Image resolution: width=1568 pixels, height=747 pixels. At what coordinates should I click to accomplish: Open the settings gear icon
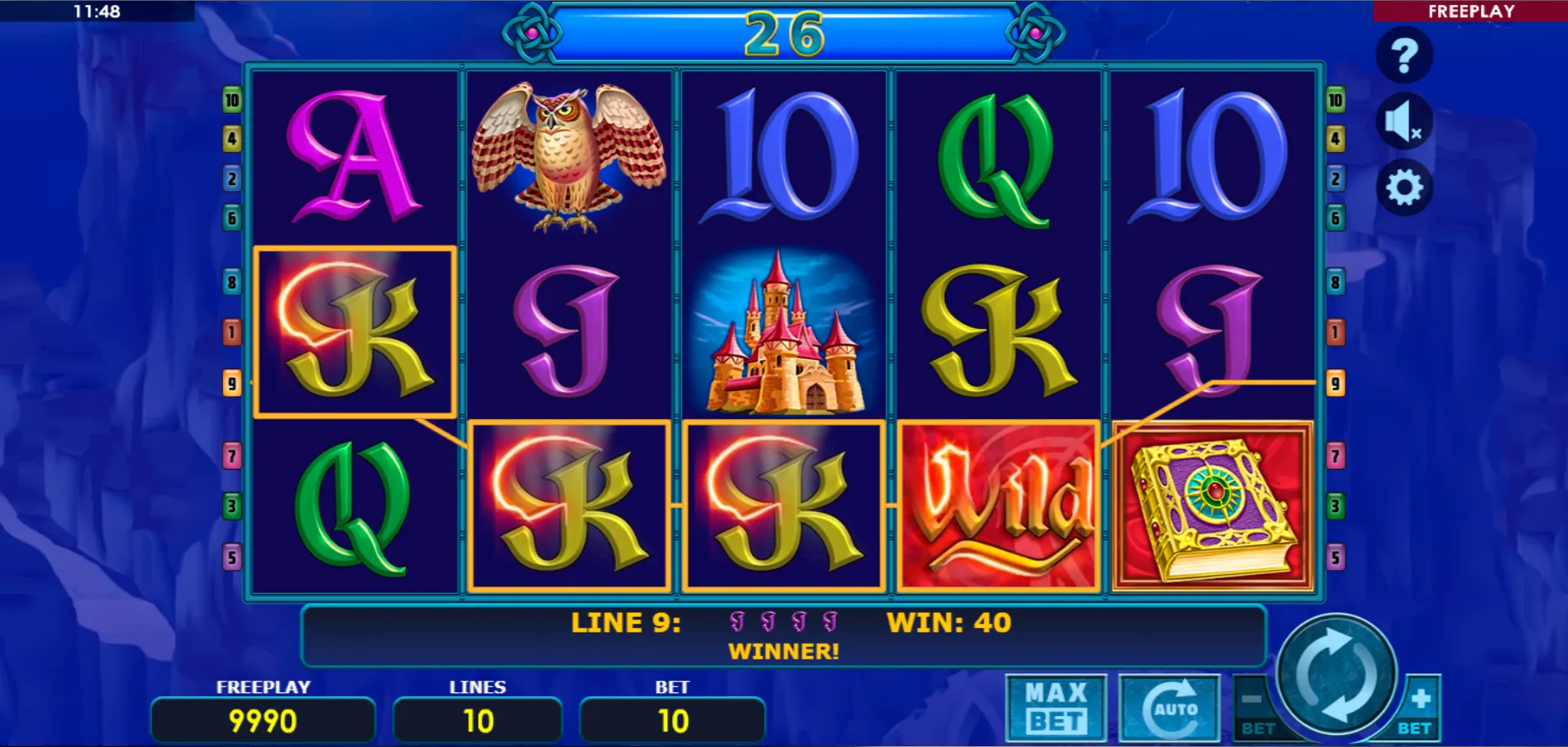coord(1403,187)
